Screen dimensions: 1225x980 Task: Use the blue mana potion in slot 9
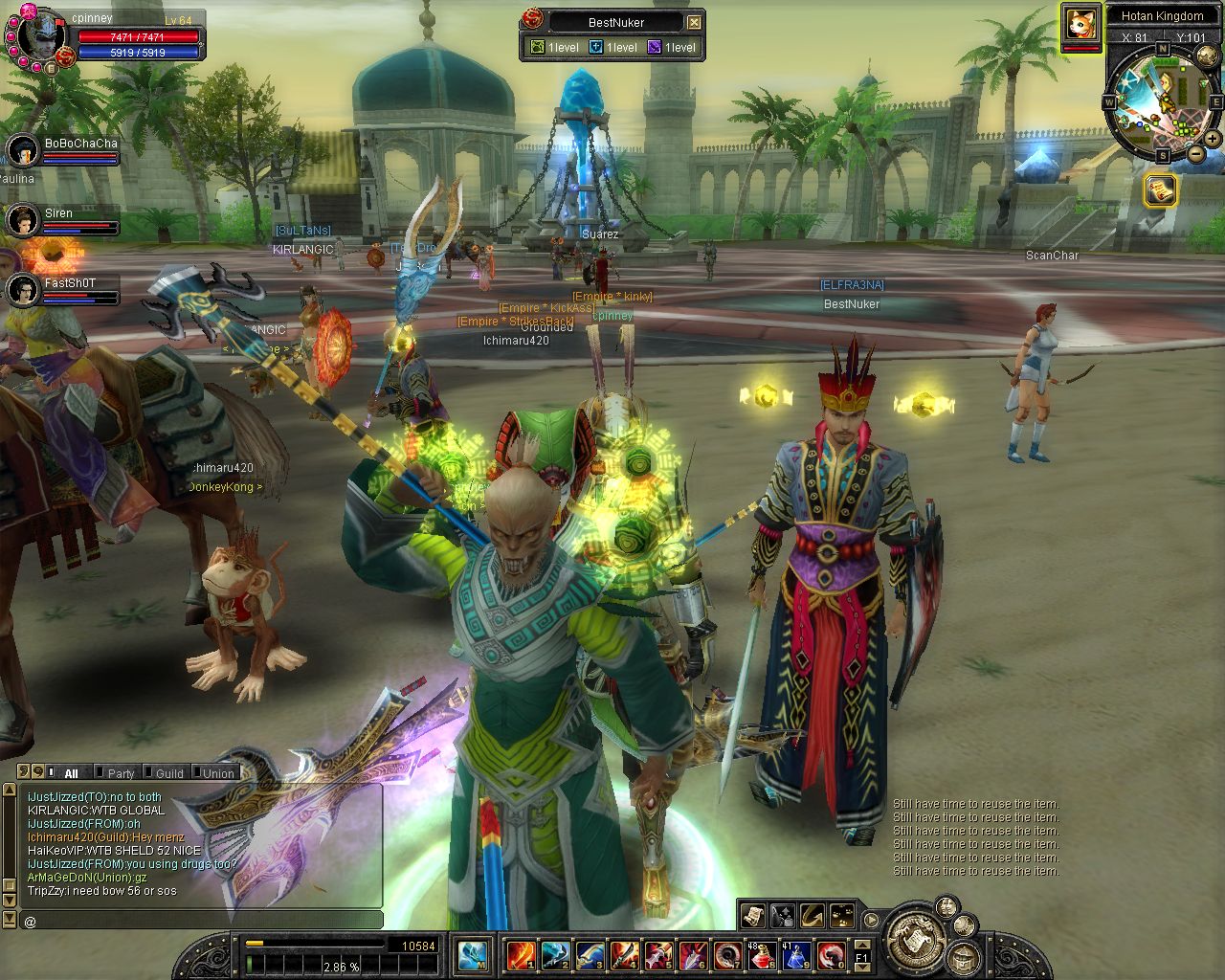coord(797,954)
